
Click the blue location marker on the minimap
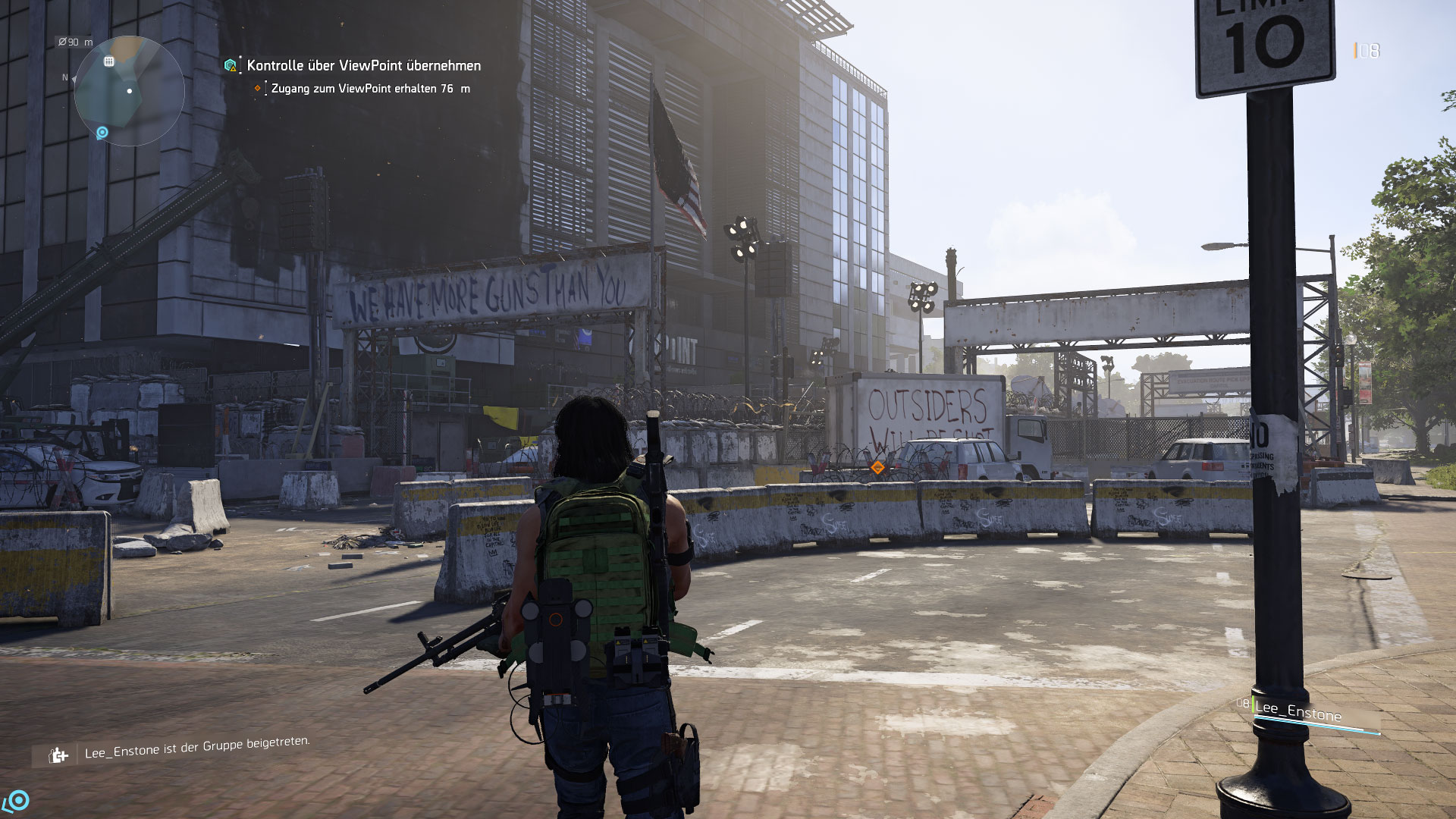[102, 133]
